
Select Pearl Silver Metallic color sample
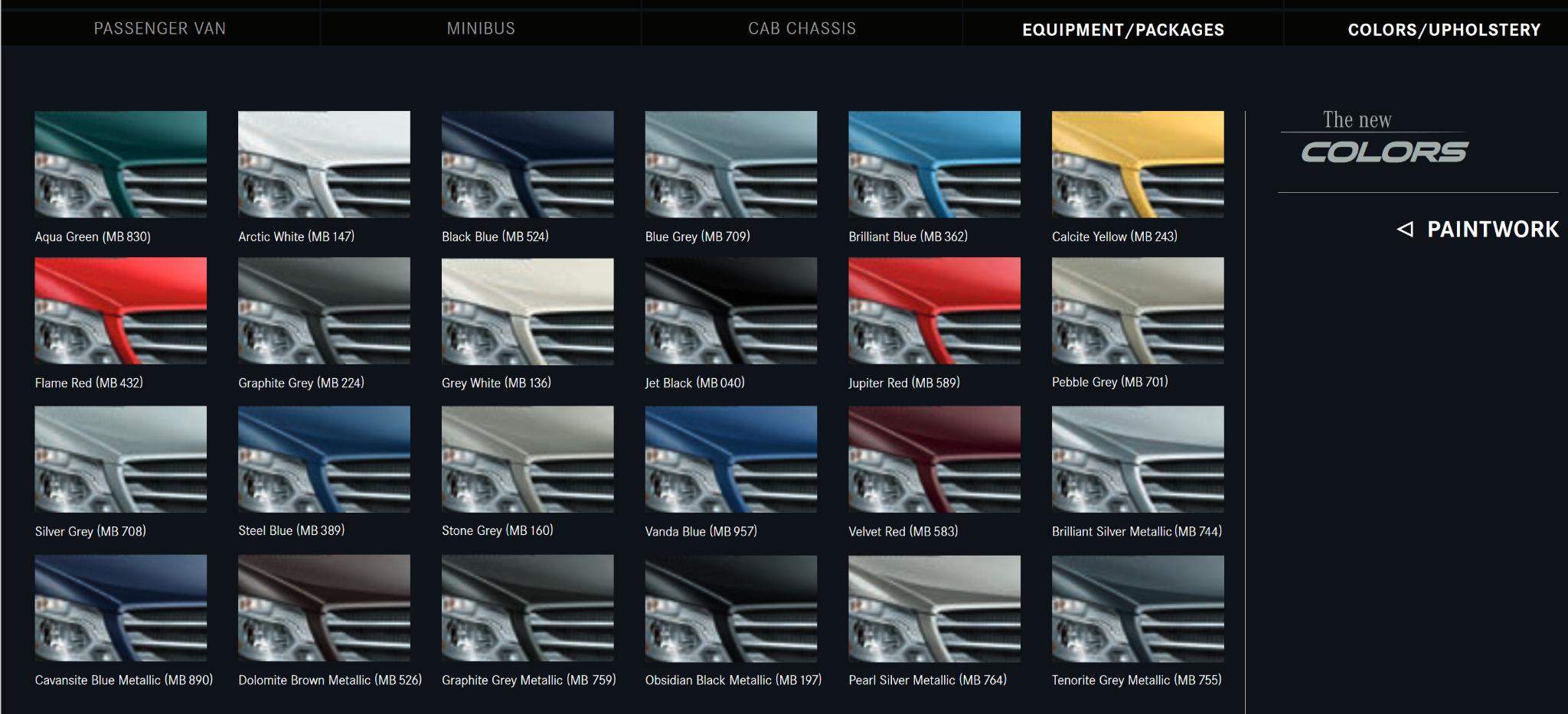click(934, 607)
